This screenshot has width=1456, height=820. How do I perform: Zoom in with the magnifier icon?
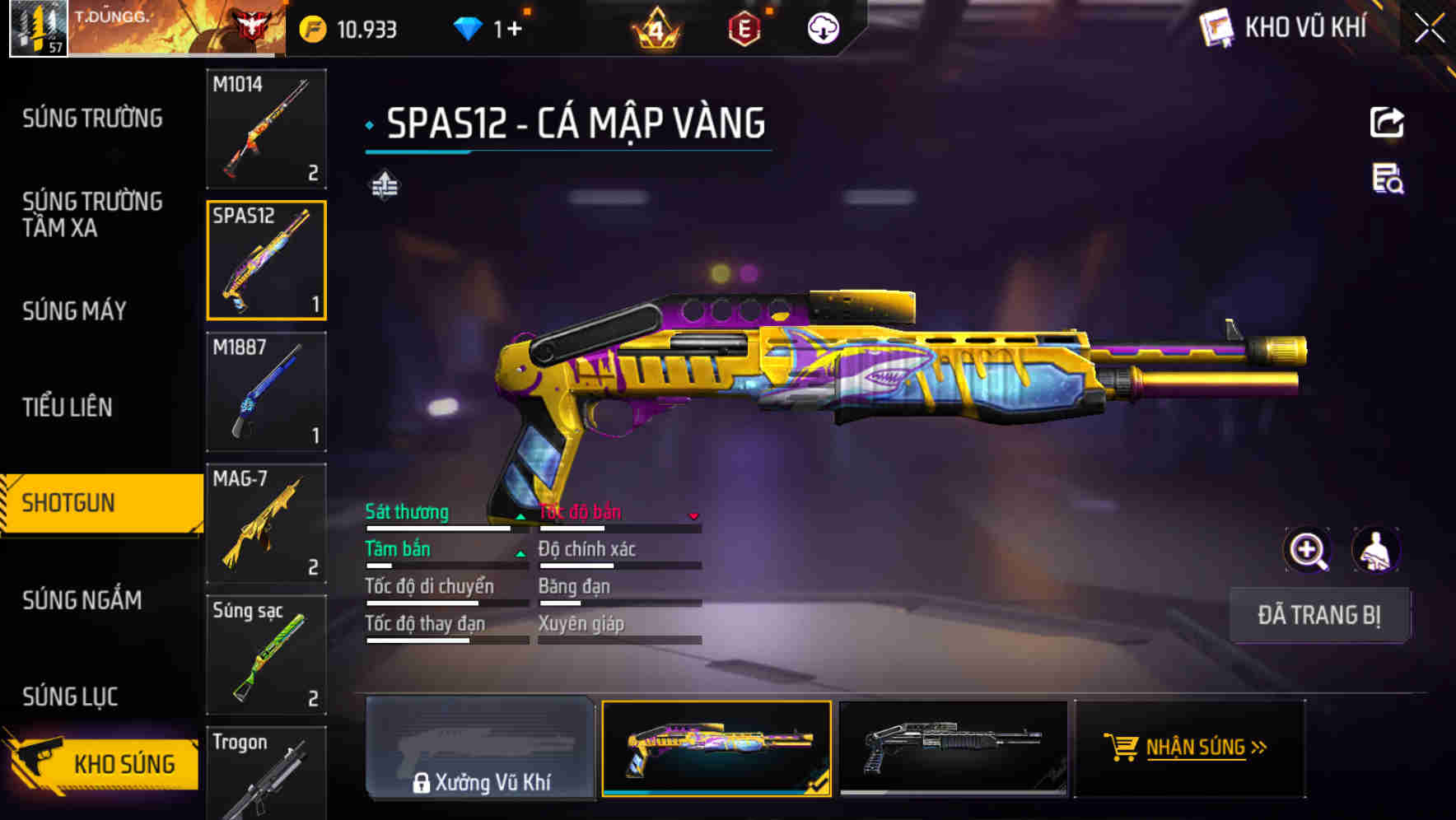(1308, 550)
